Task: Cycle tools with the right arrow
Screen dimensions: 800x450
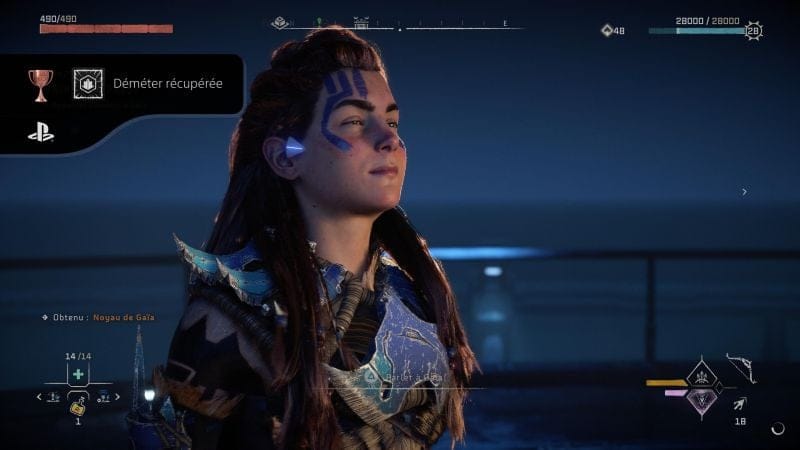Action: [117, 397]
